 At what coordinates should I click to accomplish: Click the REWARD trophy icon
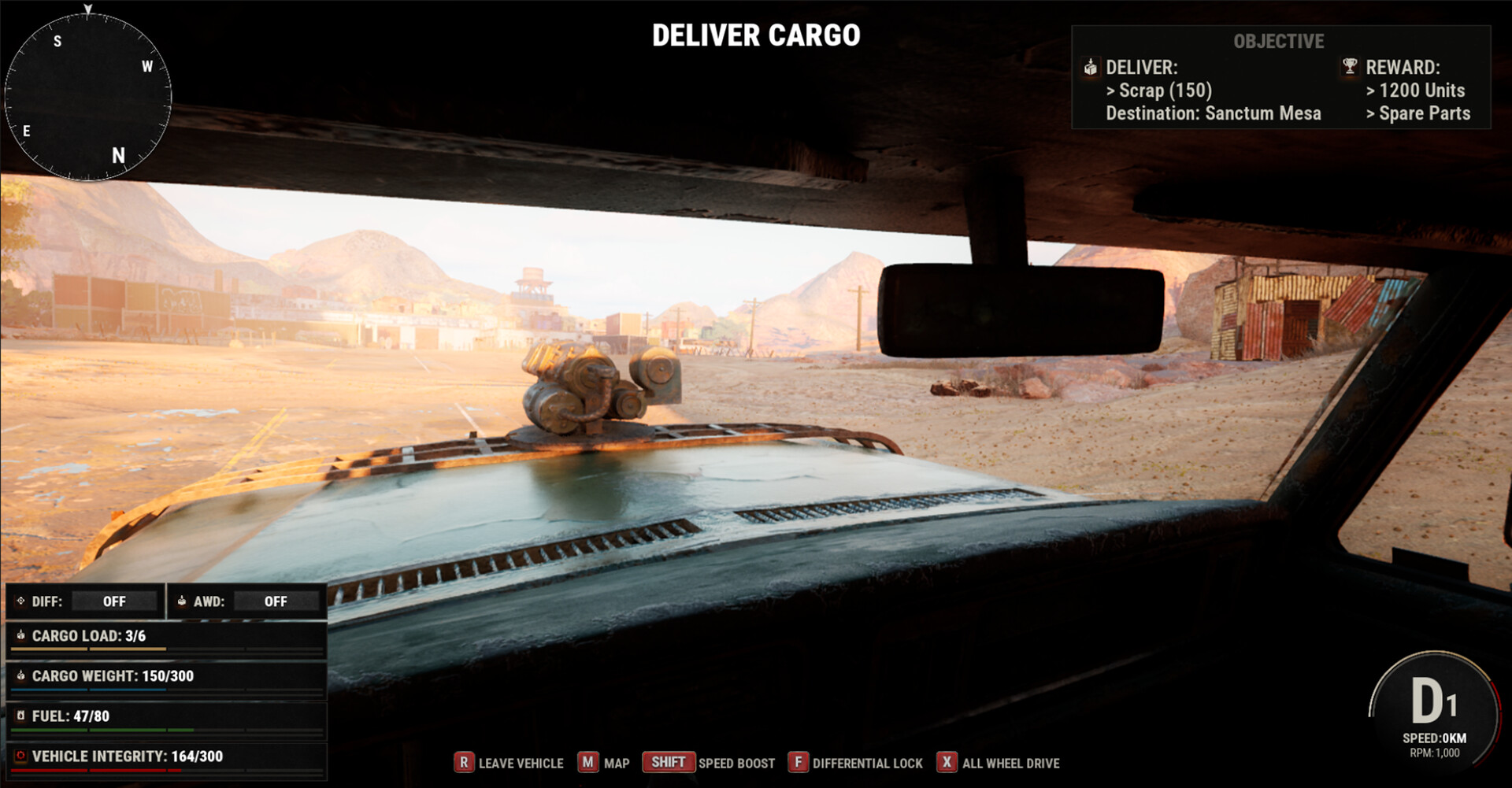click(x=1348, y=68)
